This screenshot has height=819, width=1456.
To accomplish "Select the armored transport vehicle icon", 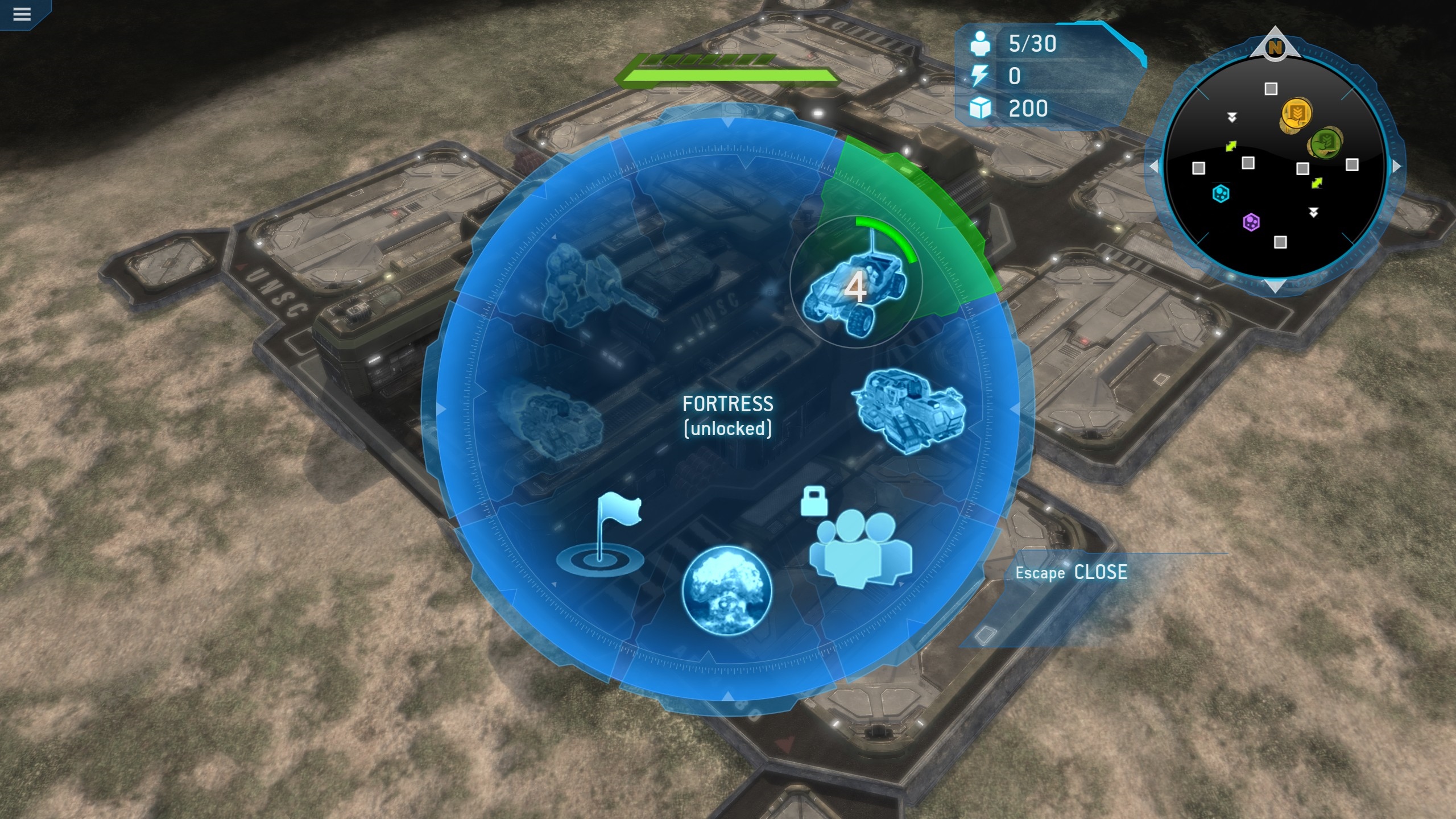I will click(908, 411).
